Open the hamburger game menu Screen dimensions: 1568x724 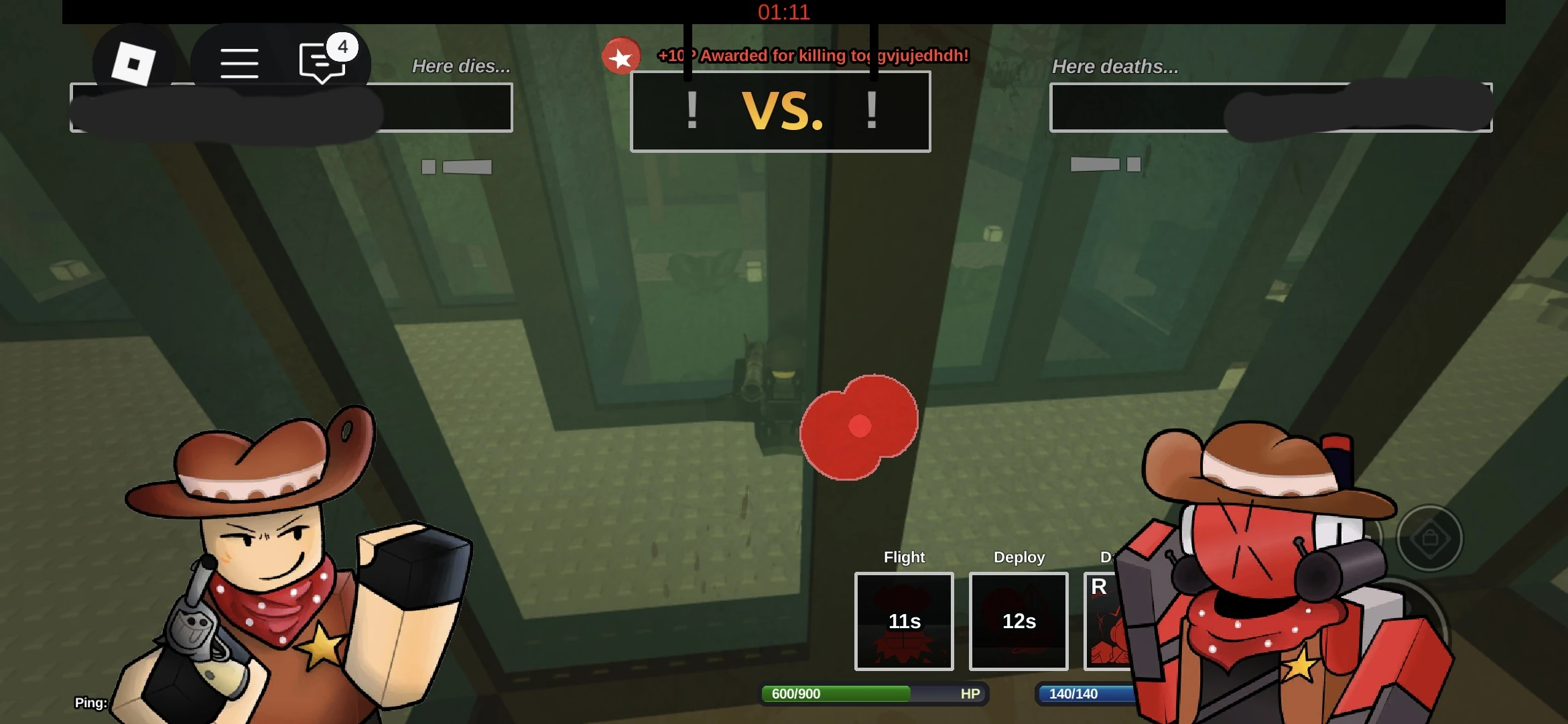coord(239,62)
